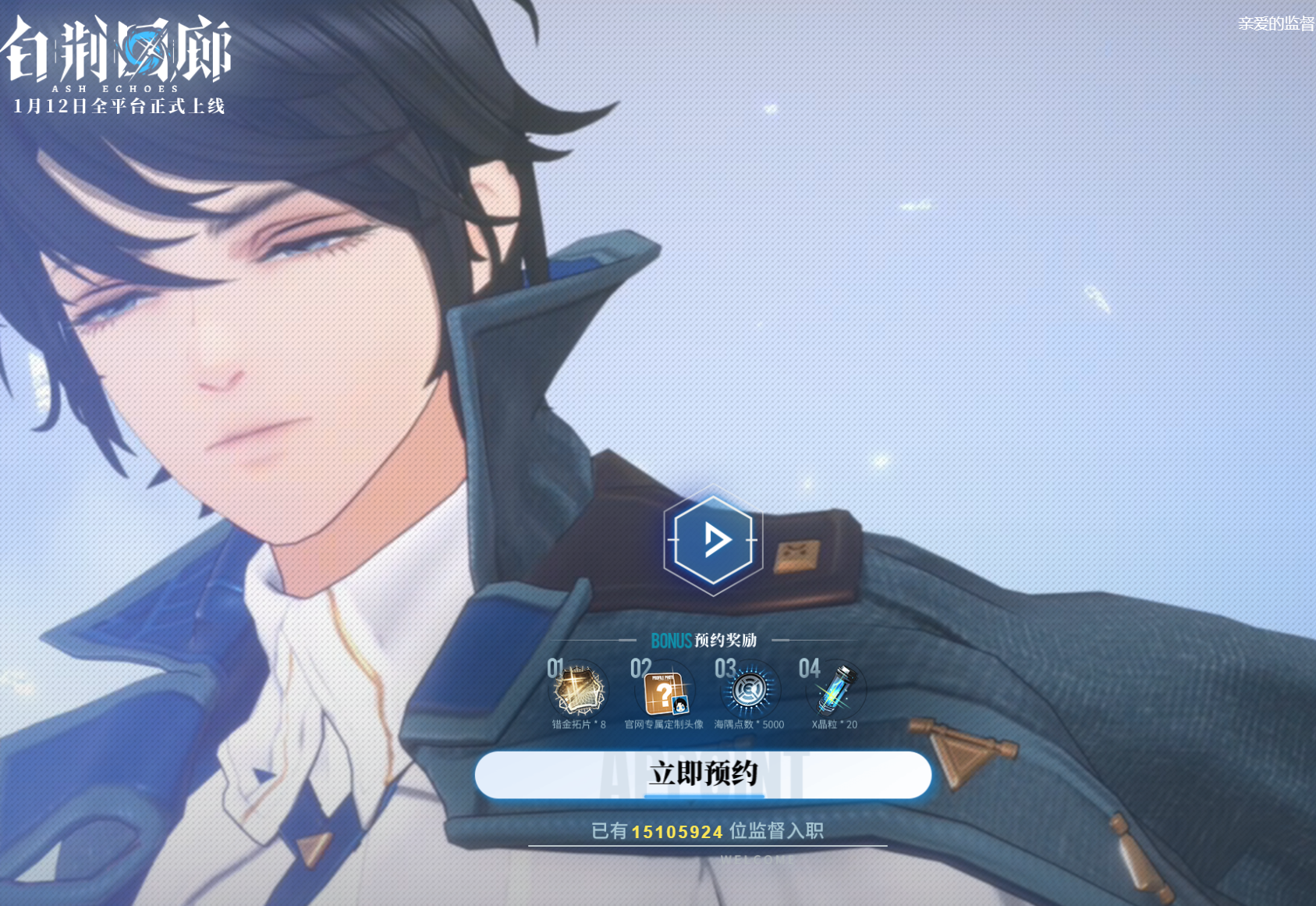Select the 亲爱的监督 greeting link
Viewport: 1316px width, 906px height.
1275,24
